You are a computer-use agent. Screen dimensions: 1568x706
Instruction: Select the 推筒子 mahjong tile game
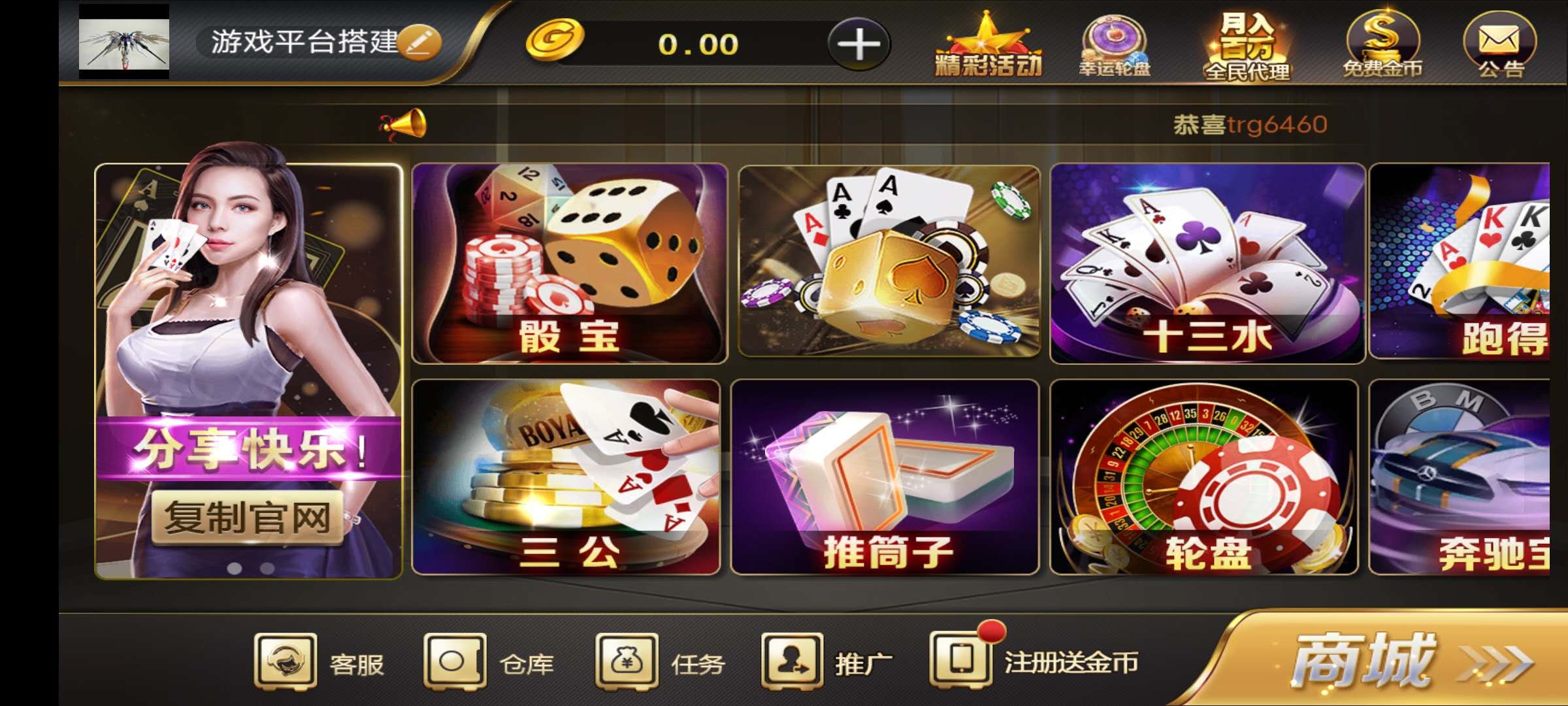[x=885, y=477]
